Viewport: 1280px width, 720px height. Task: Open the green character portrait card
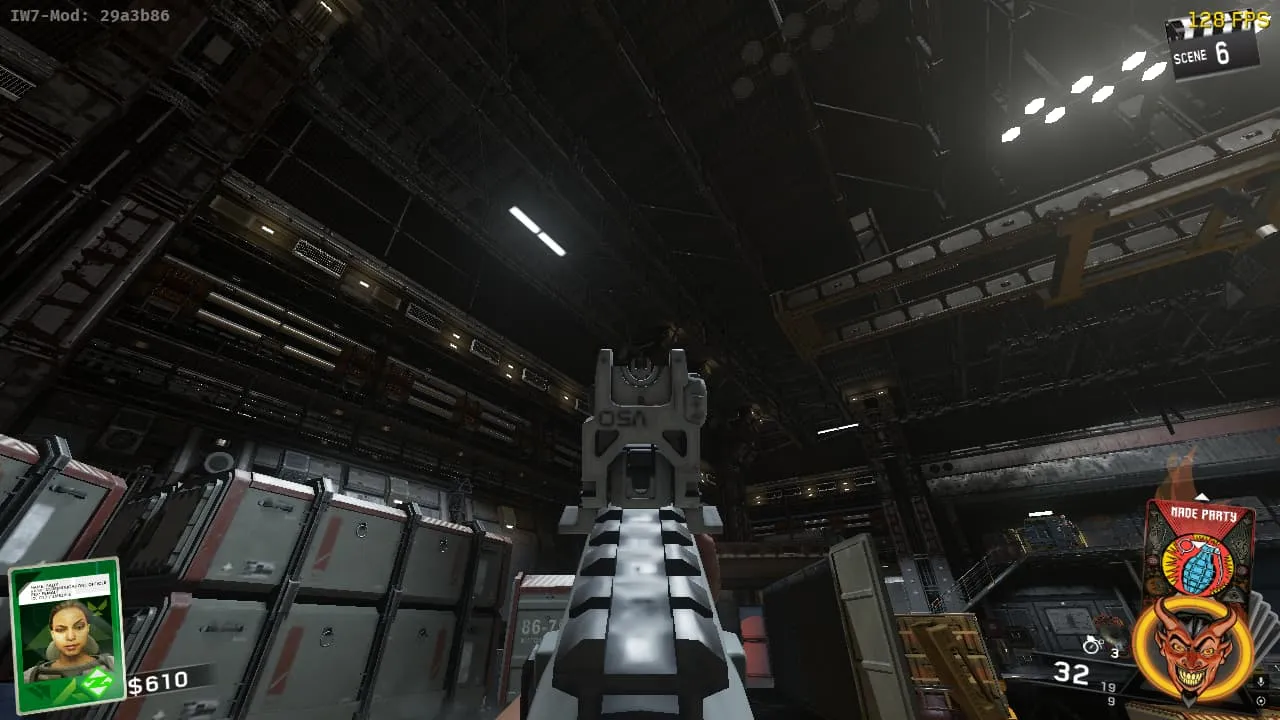tap(67, 636)
